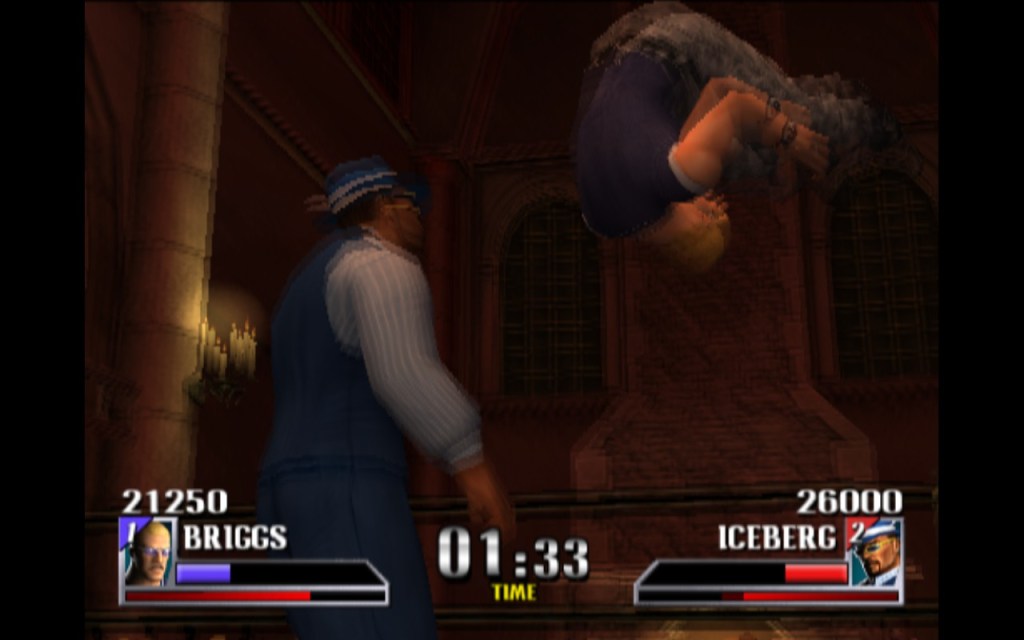The height and width of the screenshot is (640, 1024).
Task: Select the Iceberg fighter portrait
Action: [x=875, y=552]
